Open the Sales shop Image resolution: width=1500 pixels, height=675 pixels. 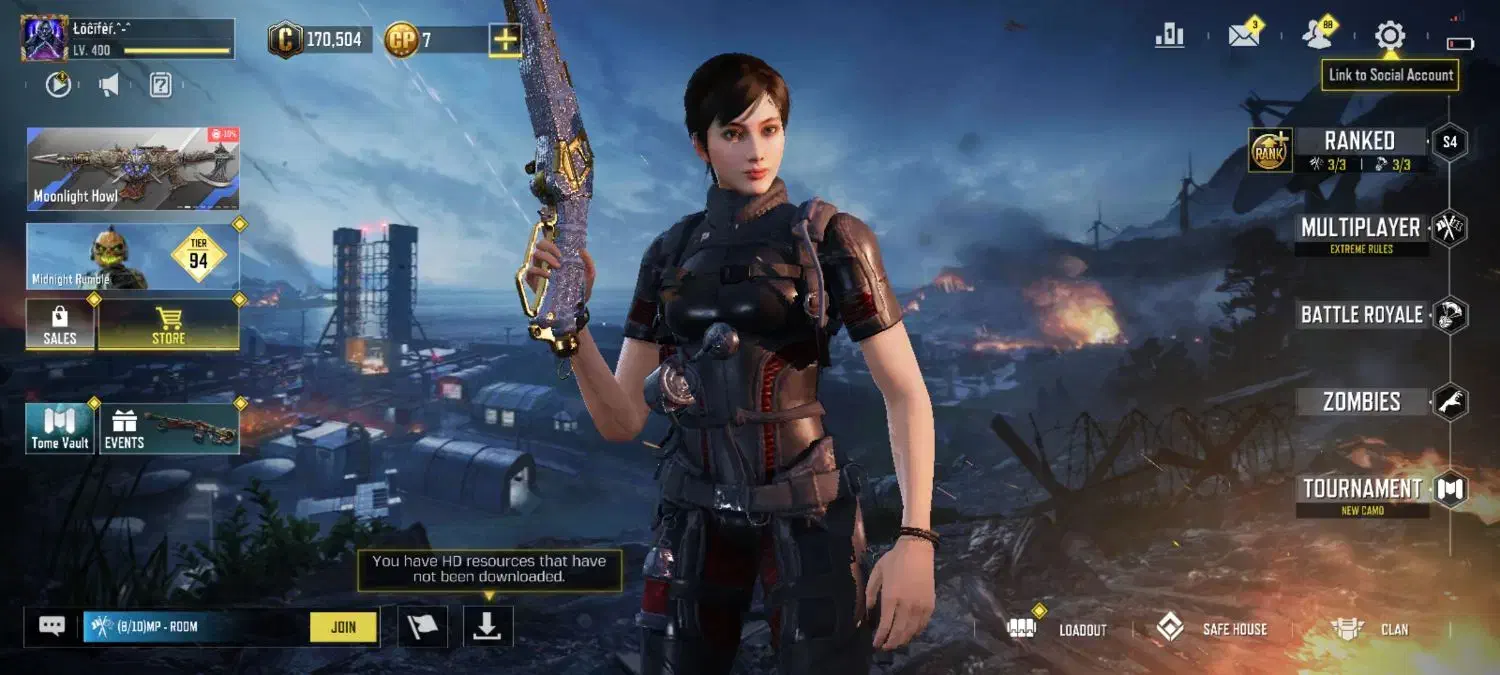60,325
